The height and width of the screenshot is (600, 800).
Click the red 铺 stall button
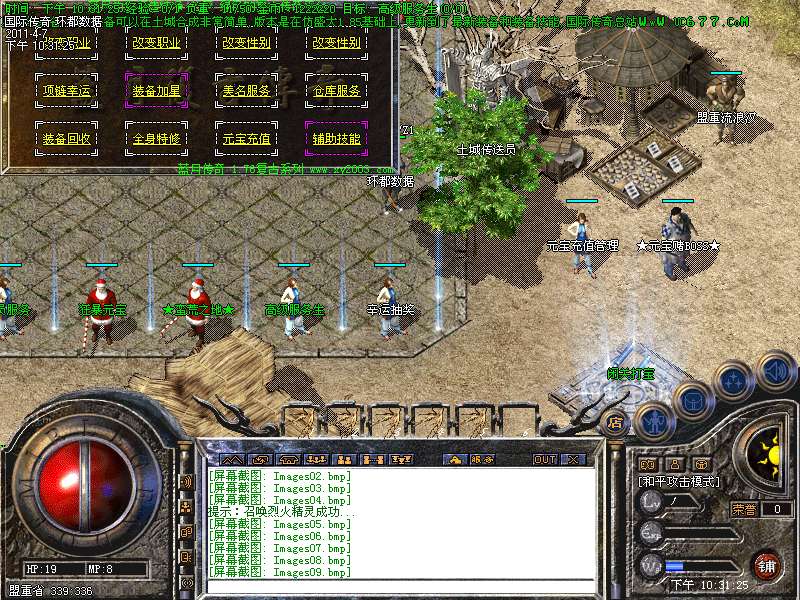click(767, 565)
